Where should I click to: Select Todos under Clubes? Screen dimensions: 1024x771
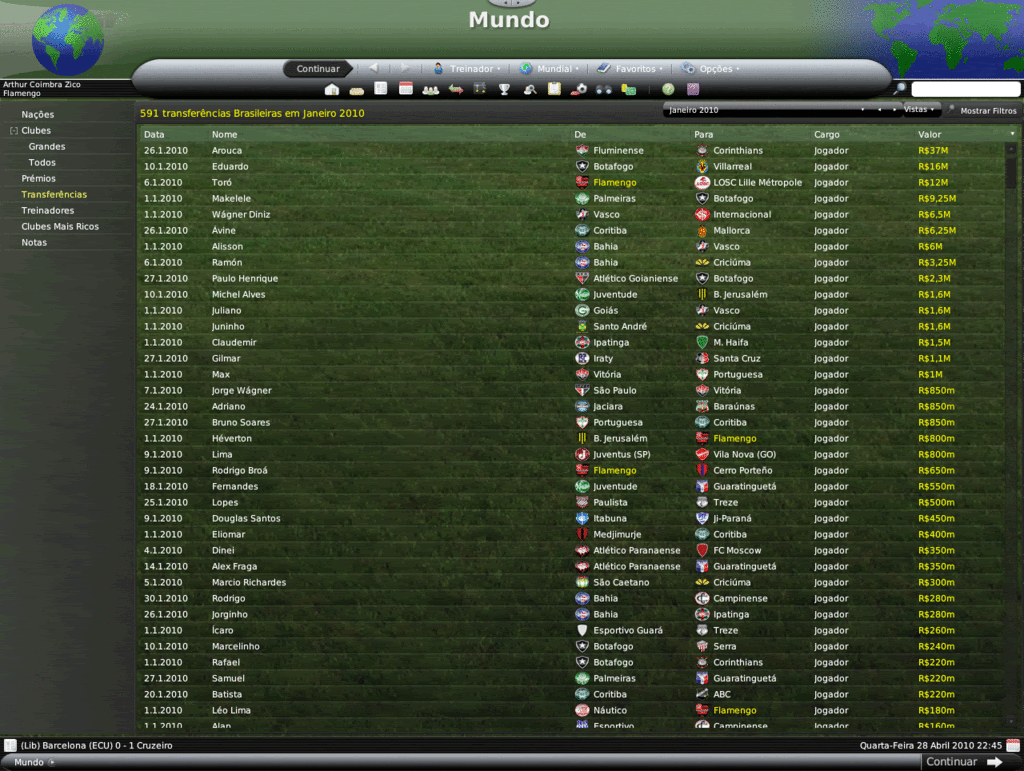tap(42, 163)
